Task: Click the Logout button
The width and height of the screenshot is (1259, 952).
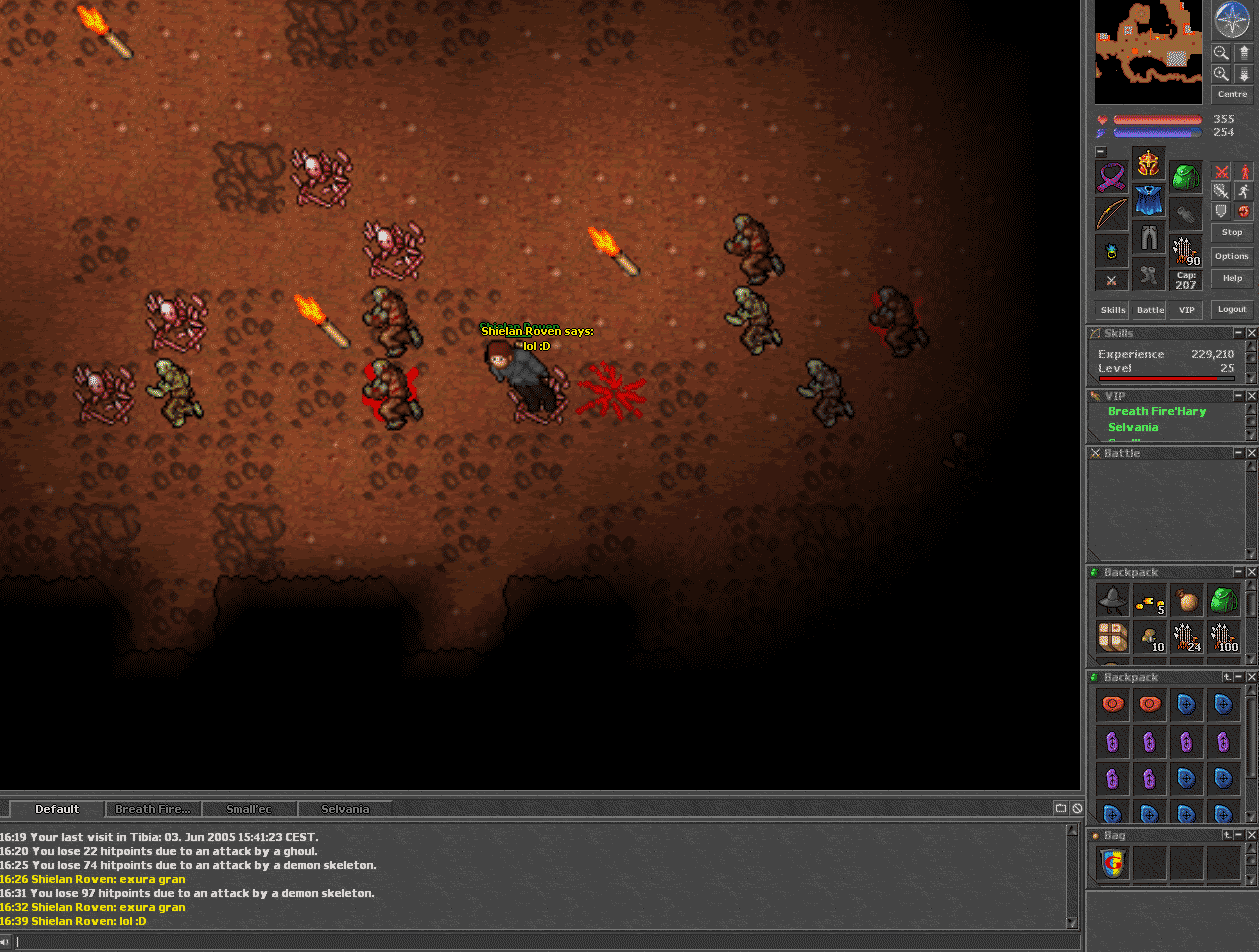Action: (x=1232, y=310)
